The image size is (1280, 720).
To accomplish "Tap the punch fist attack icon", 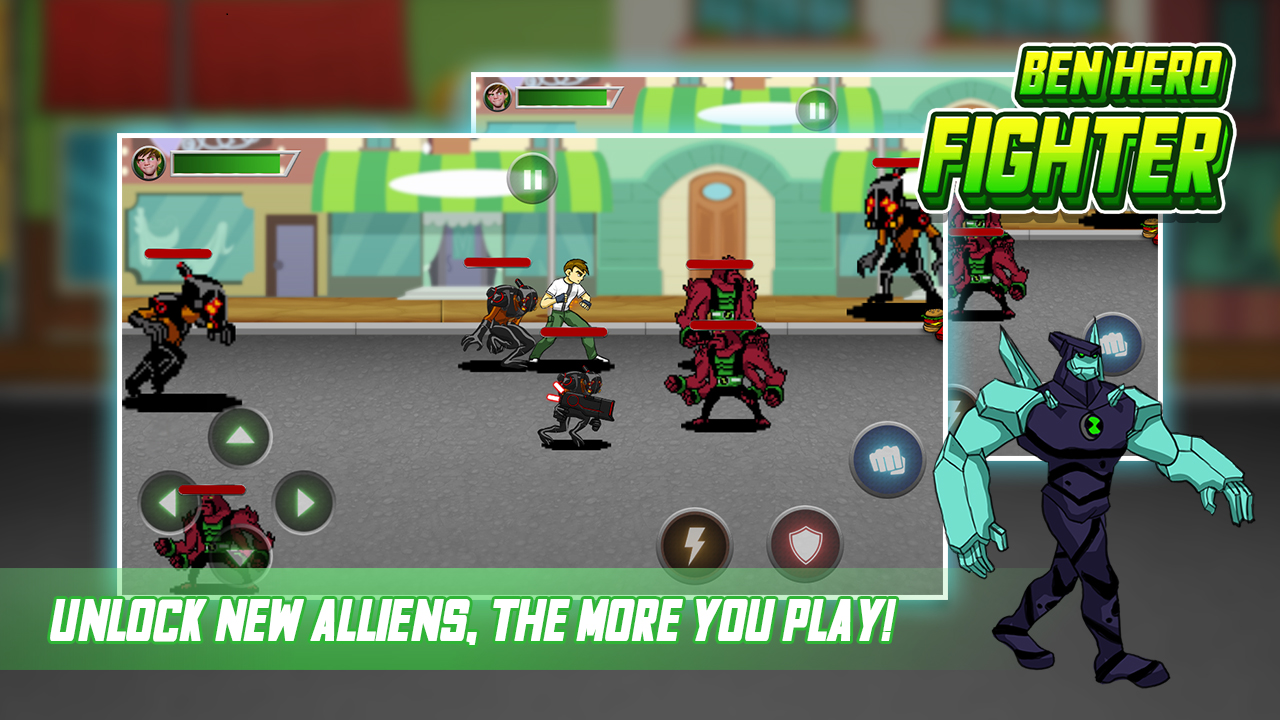I will coord(888,458).
